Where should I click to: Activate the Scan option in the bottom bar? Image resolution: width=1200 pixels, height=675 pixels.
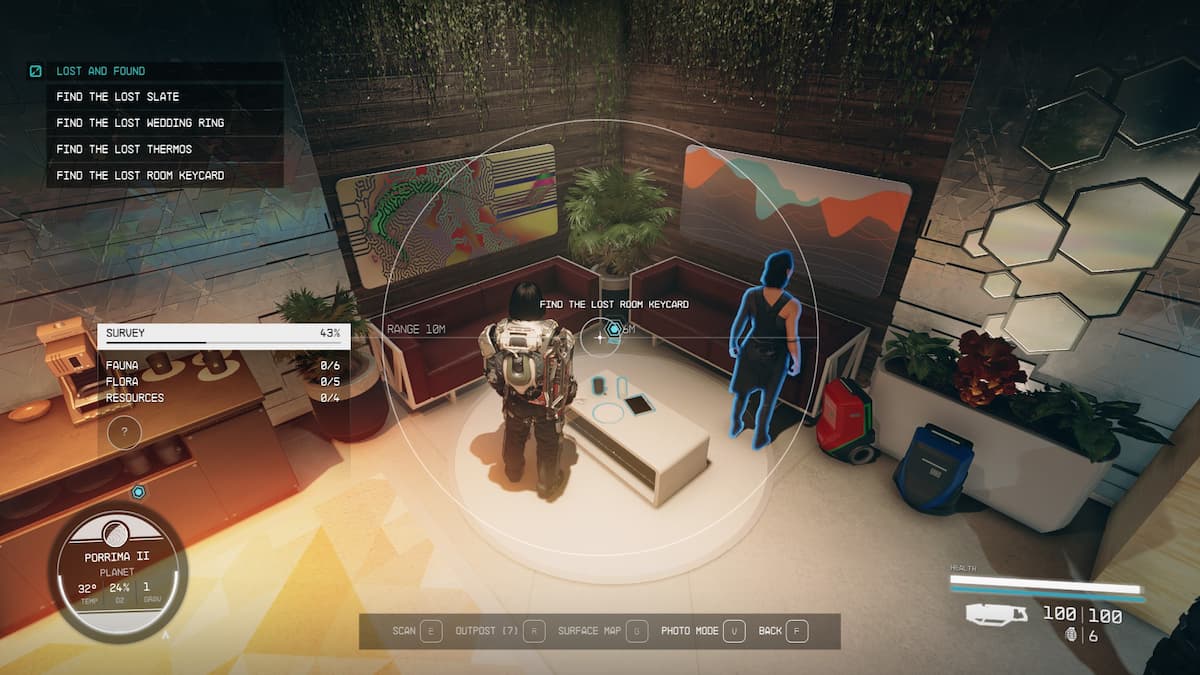pos(417,631)
